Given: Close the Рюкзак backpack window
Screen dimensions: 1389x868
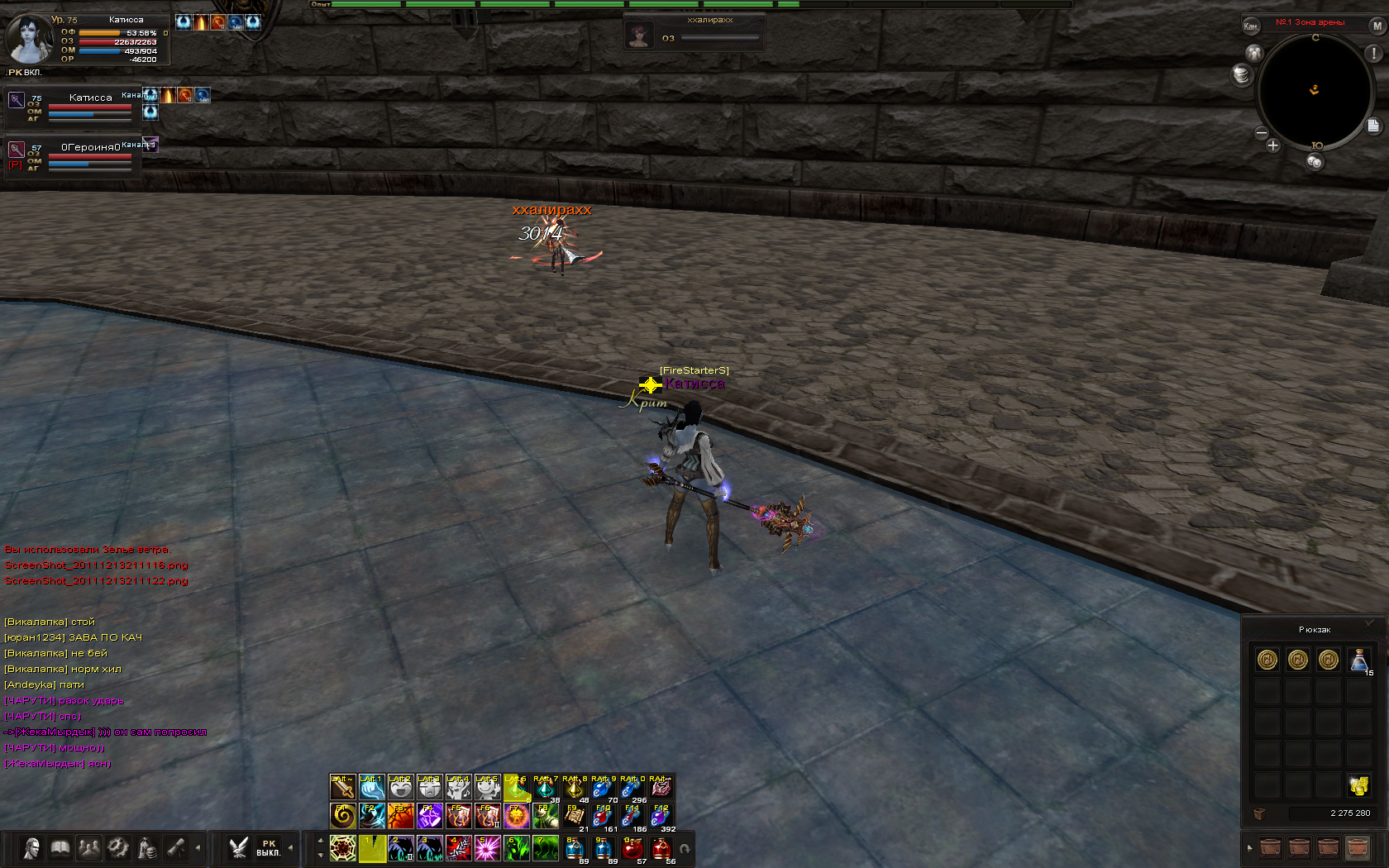Looking at the screenshot, I should point(1369,622).
